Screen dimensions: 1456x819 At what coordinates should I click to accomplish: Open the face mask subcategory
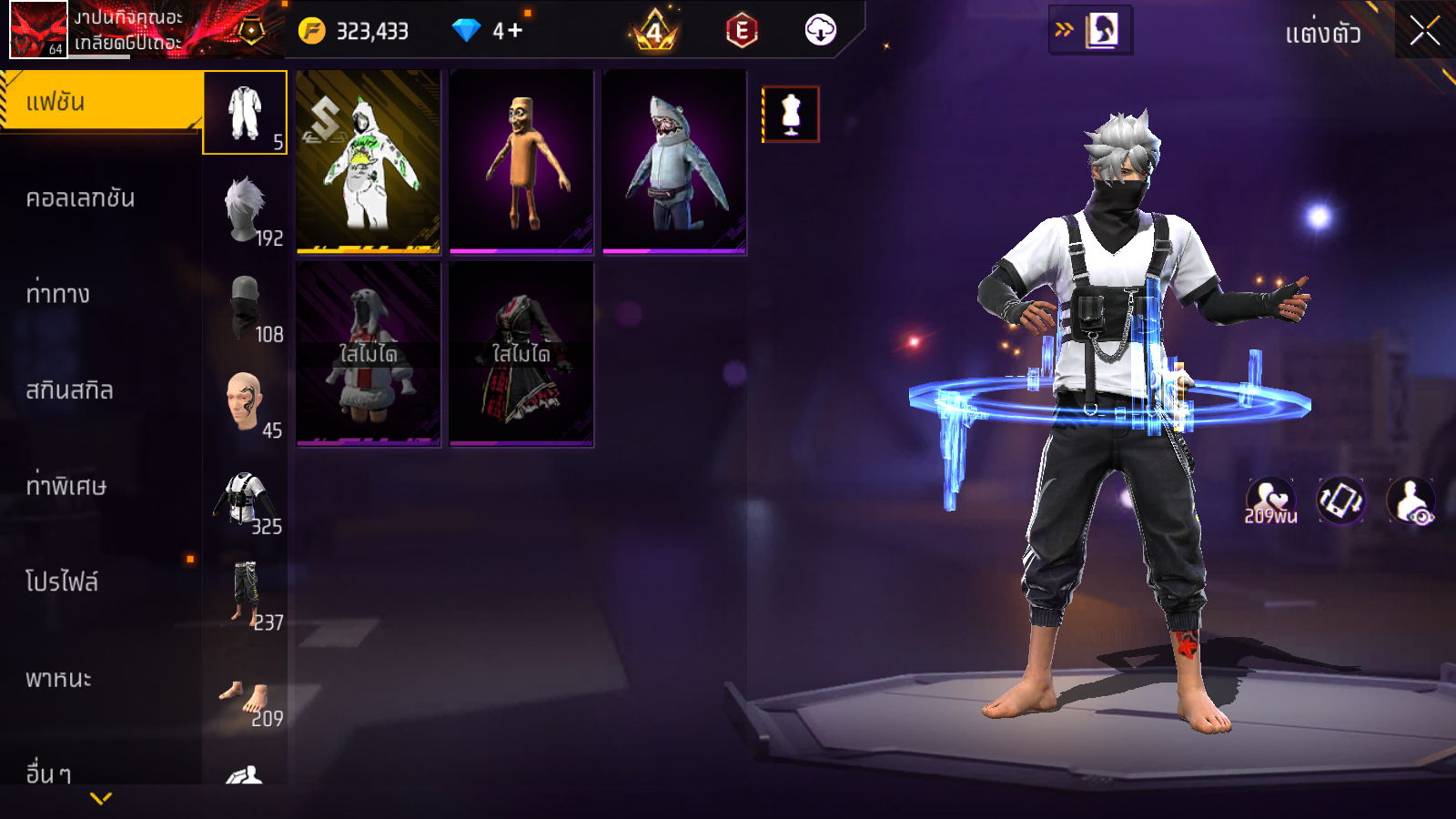pyautogui.click(x=245, y=306)
